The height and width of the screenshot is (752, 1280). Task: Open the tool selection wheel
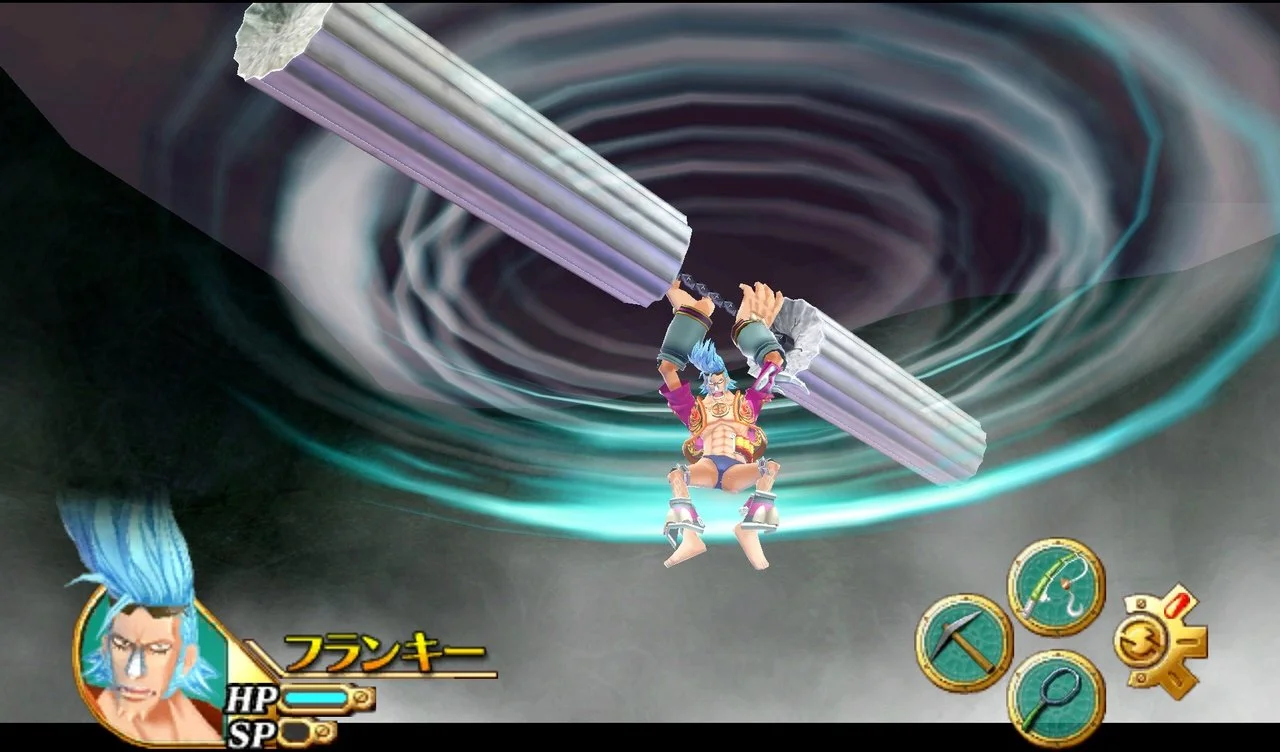pos(1010,640)
